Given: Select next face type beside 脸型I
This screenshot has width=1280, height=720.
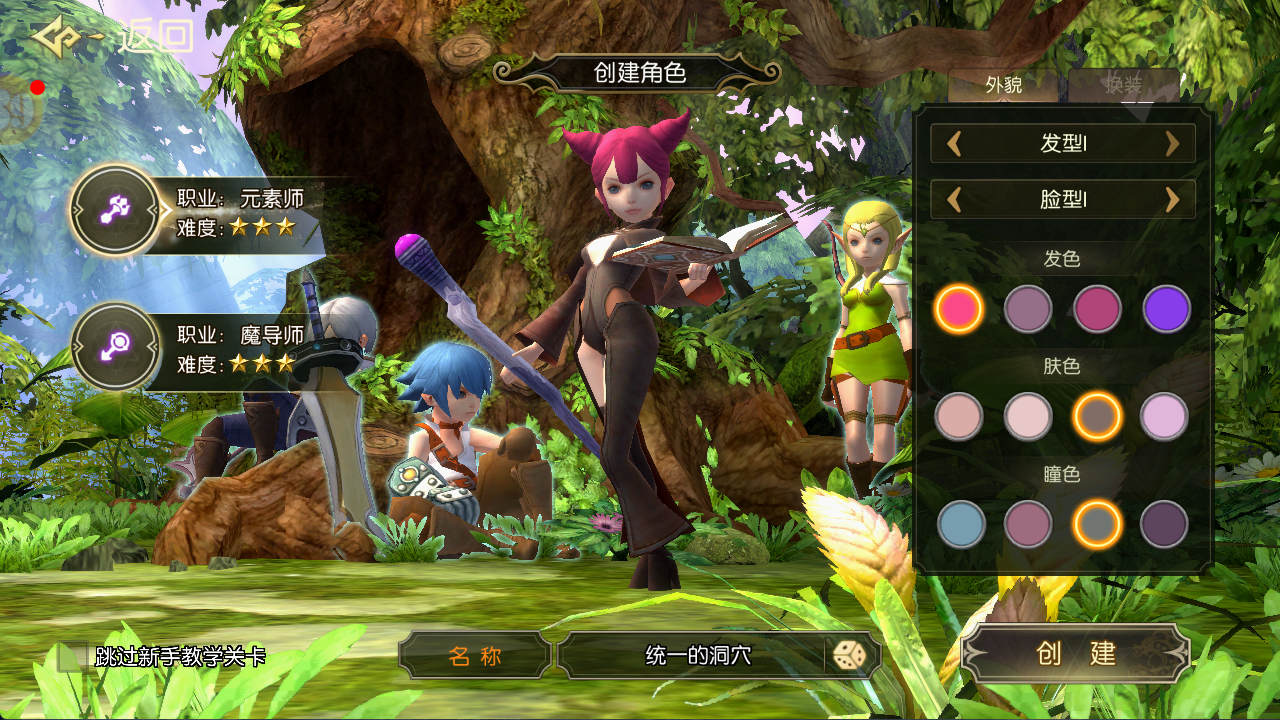Looking at the screenshot, I should click(1172, 200).
